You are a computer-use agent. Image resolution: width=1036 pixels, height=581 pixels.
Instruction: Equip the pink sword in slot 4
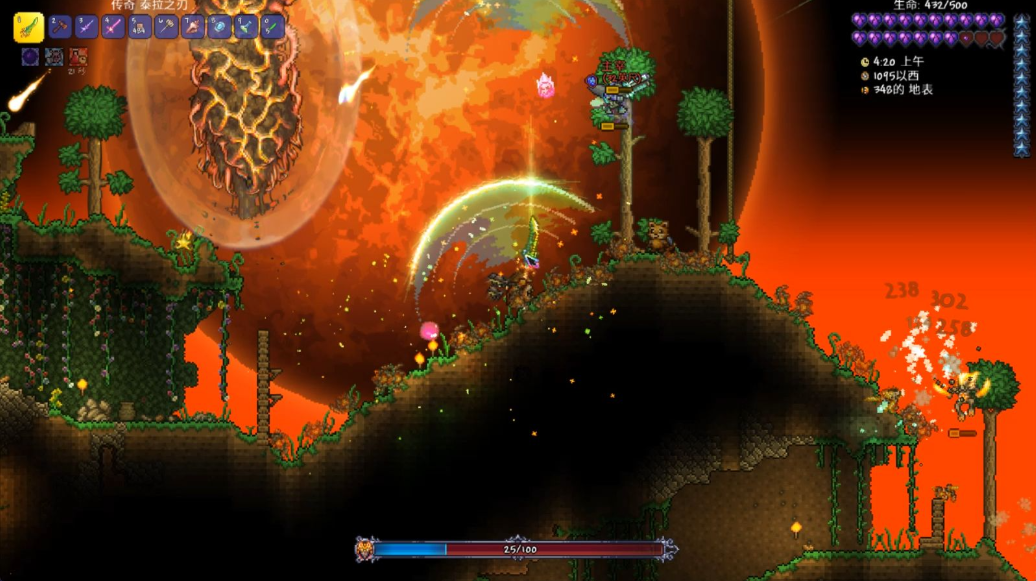tap(114, 27)
